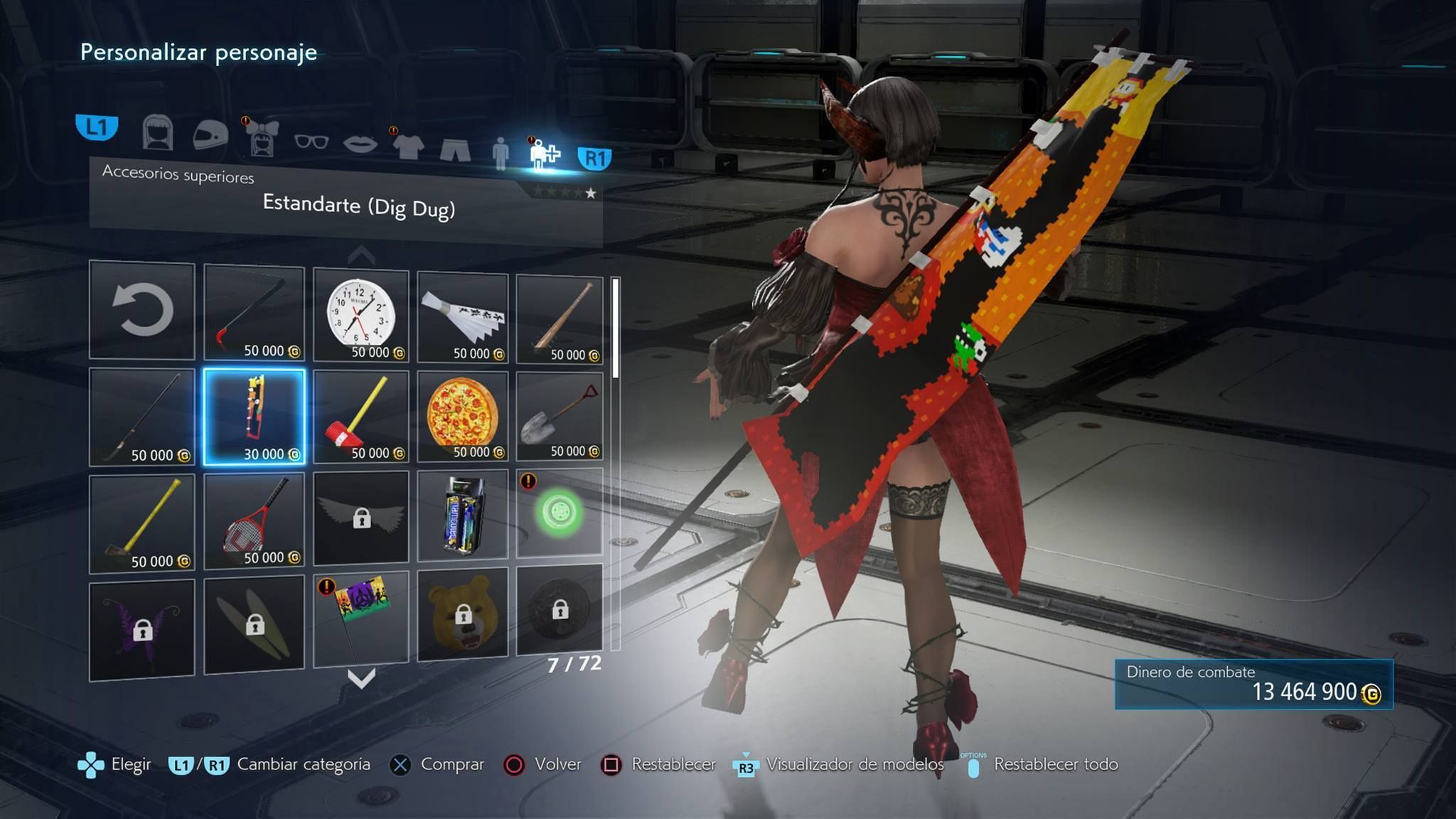The height and width of the screenshot is (819, 1456).
Task: Click the reset arrow item slot
Action: coord(142,310)
